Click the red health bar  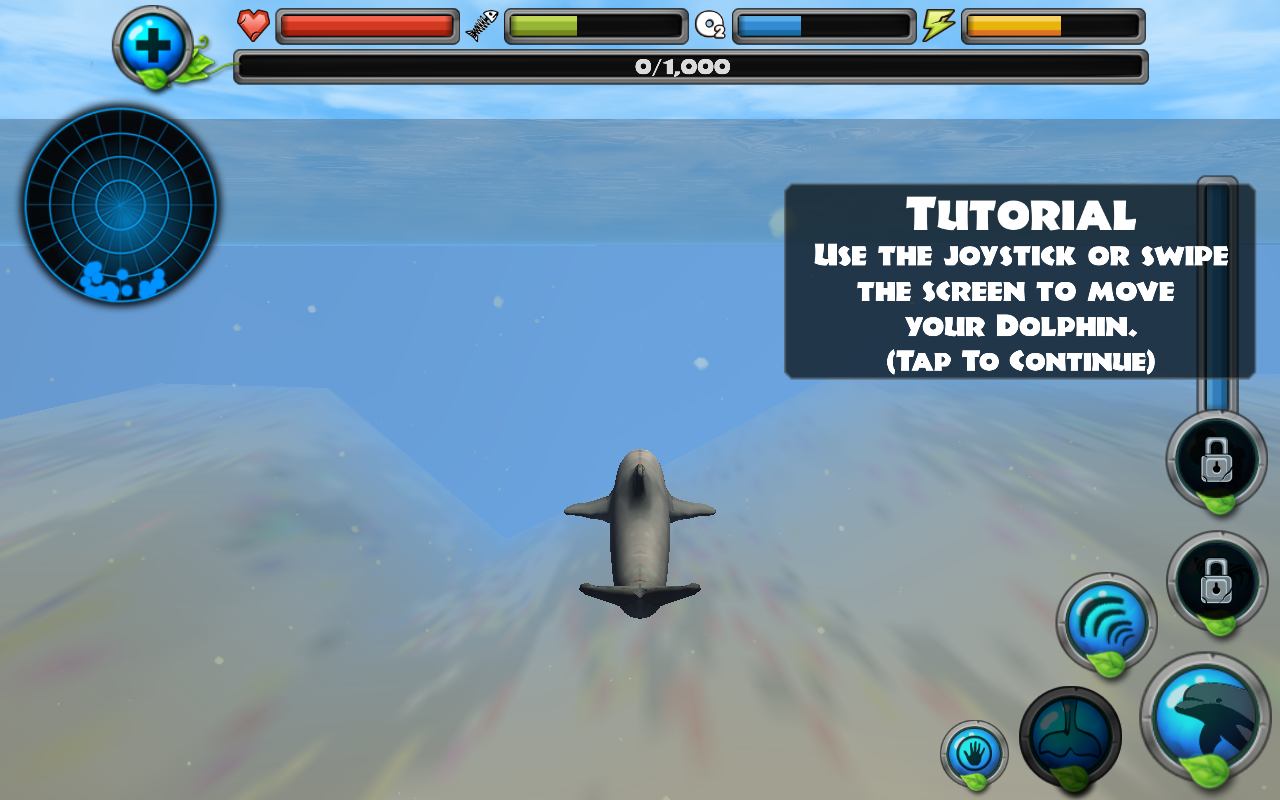point(368,26)
